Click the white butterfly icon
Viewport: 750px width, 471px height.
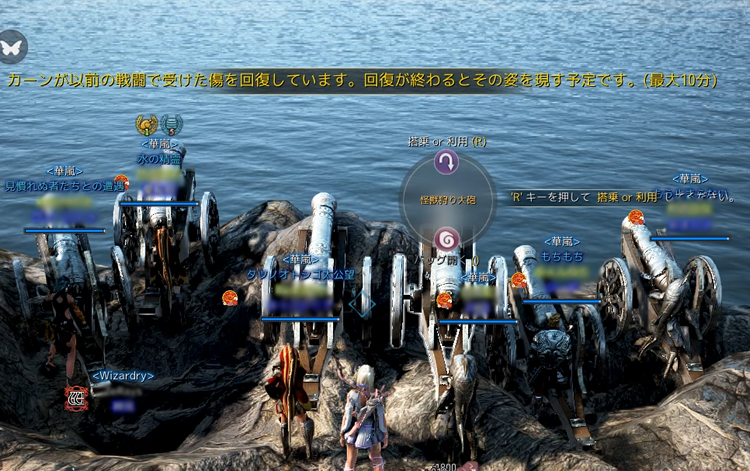click(13, 45)
